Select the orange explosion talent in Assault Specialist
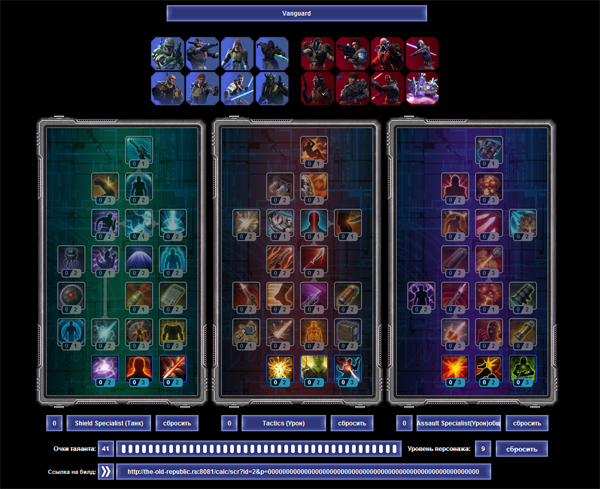This screenshot has height=489, width=600. (x=453, y=369)
